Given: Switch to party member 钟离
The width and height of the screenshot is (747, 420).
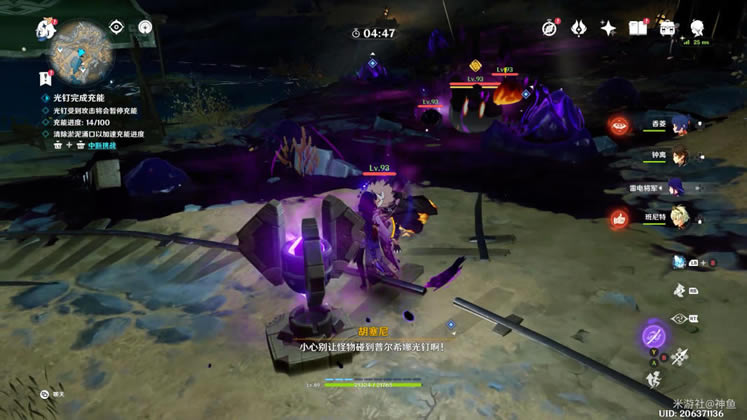Looking at the screenshot, I should [x=684, y=155].
